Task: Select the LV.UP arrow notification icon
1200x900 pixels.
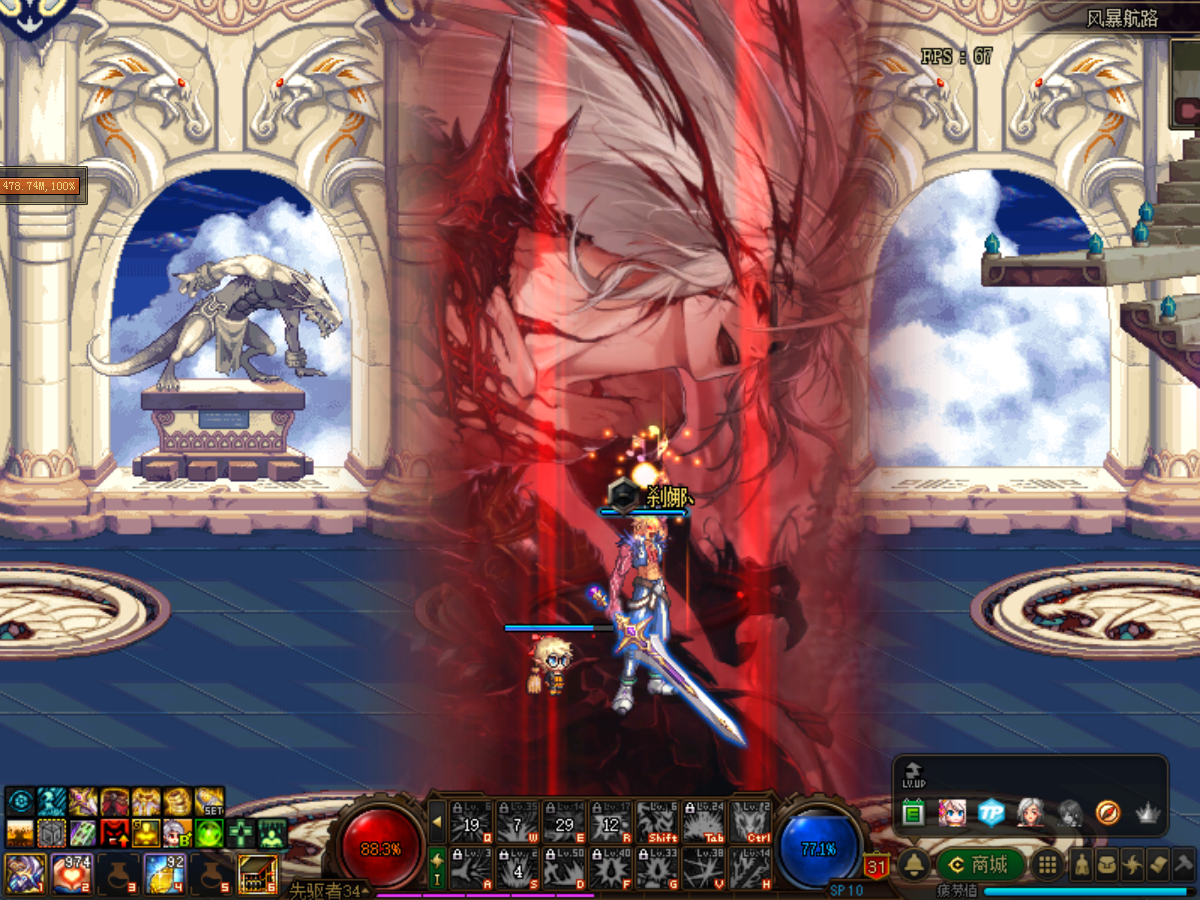Action: tap(913, 775)
